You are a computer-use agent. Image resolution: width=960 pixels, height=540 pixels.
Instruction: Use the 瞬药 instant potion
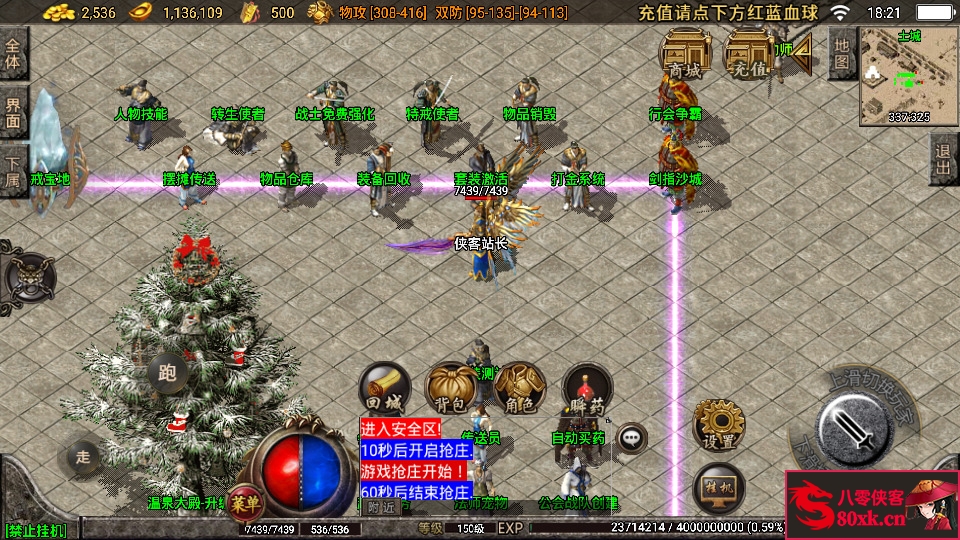pos(586,389)
